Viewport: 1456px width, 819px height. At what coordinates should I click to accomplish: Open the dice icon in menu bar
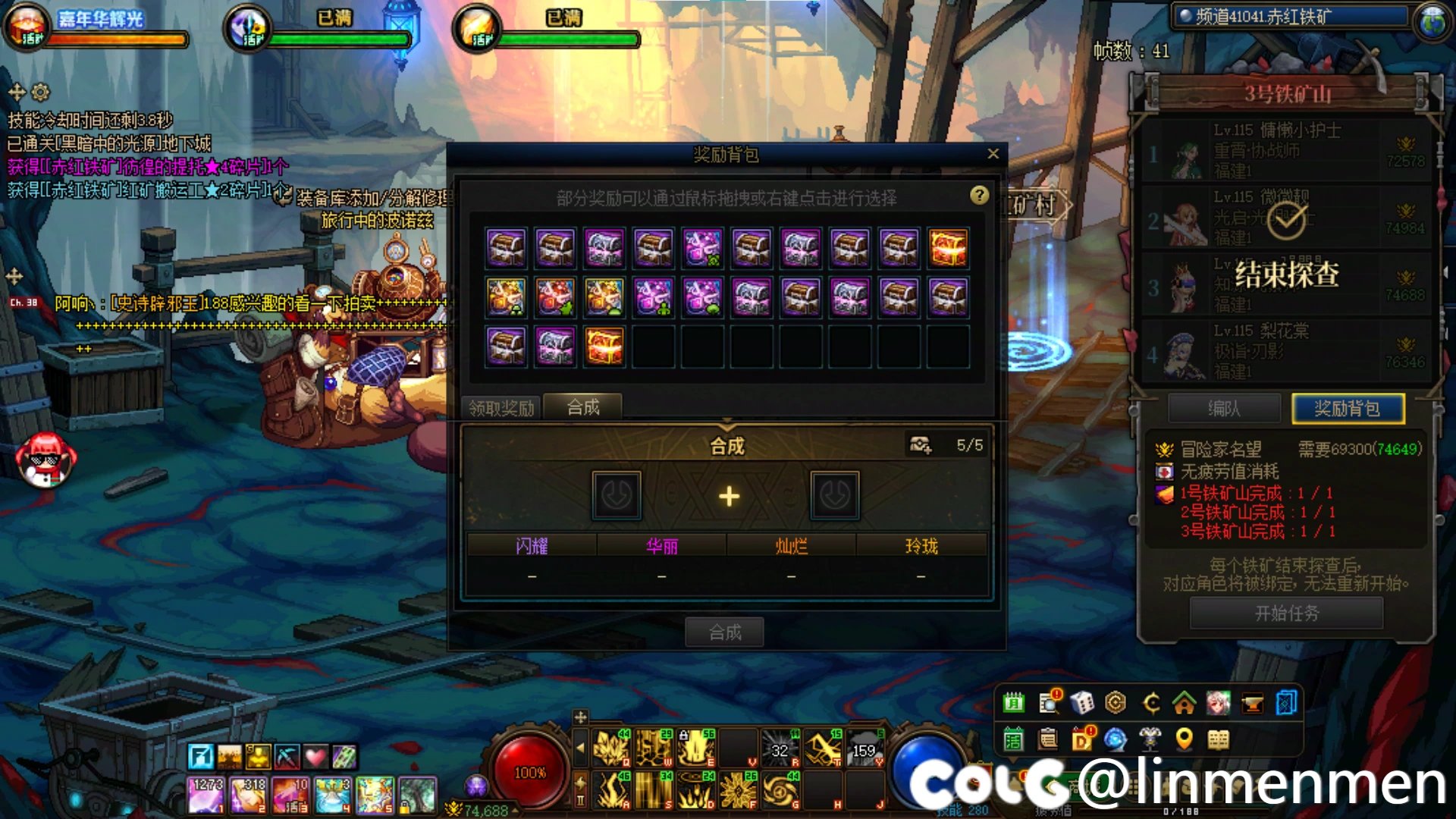point(1081,703)
